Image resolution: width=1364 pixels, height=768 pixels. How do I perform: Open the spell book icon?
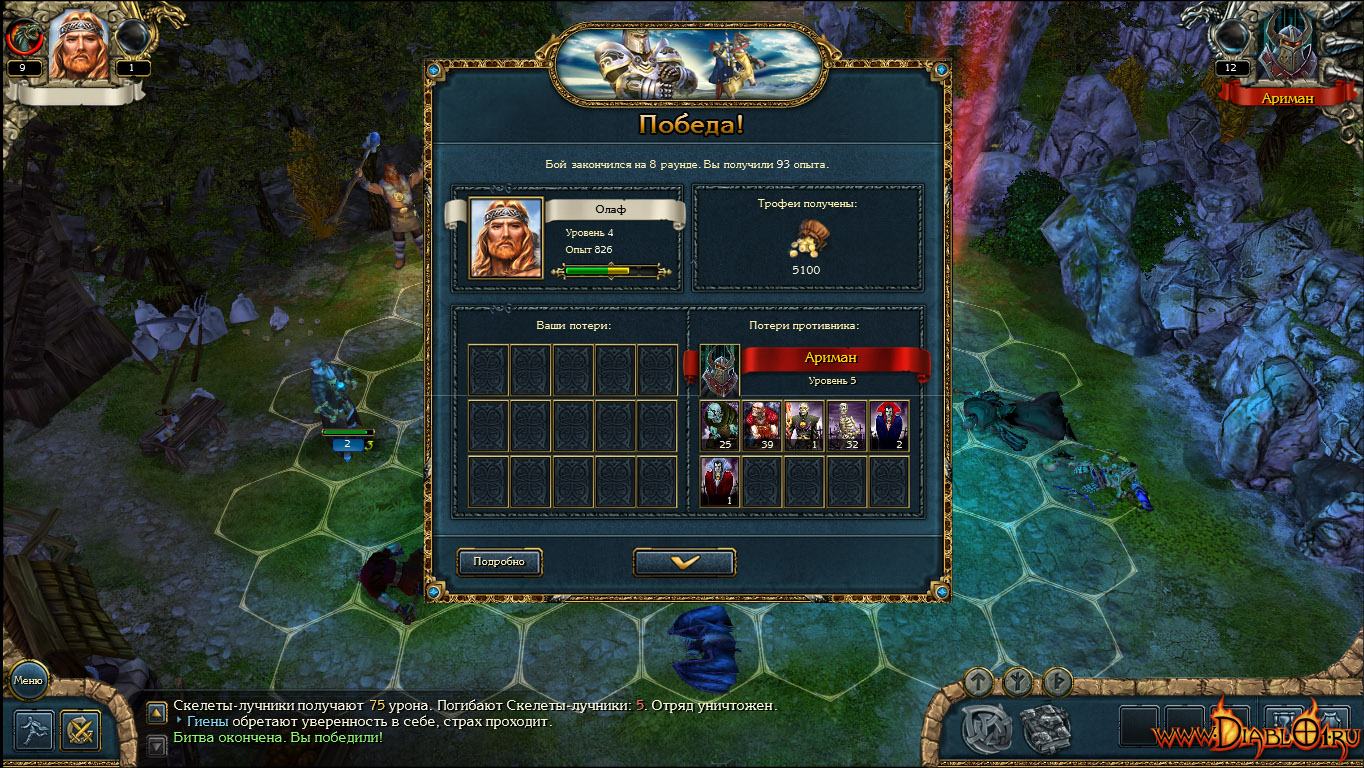click(x=1046, y=726)
